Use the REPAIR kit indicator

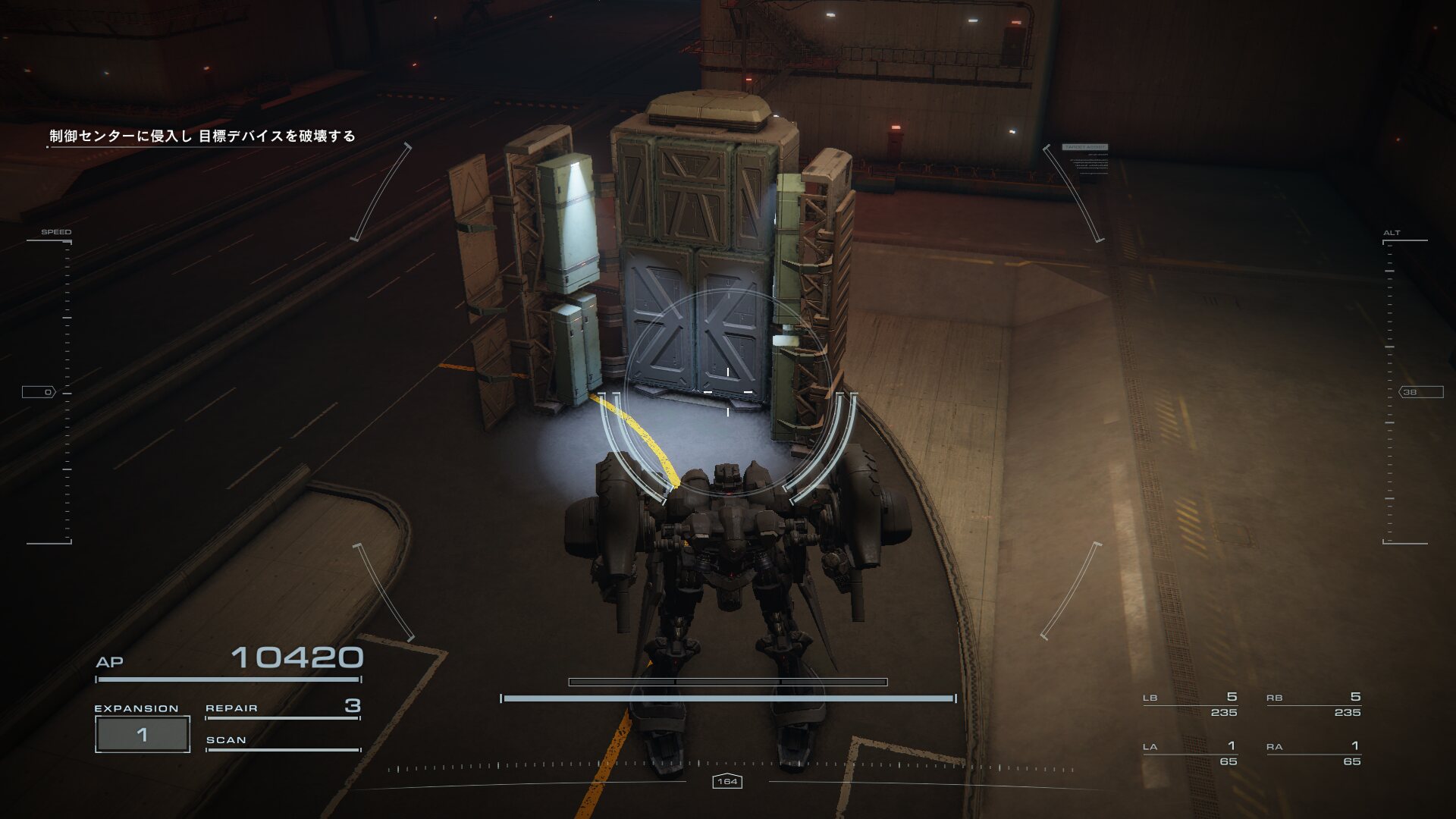pyautogui.click(x=282, y=708)
